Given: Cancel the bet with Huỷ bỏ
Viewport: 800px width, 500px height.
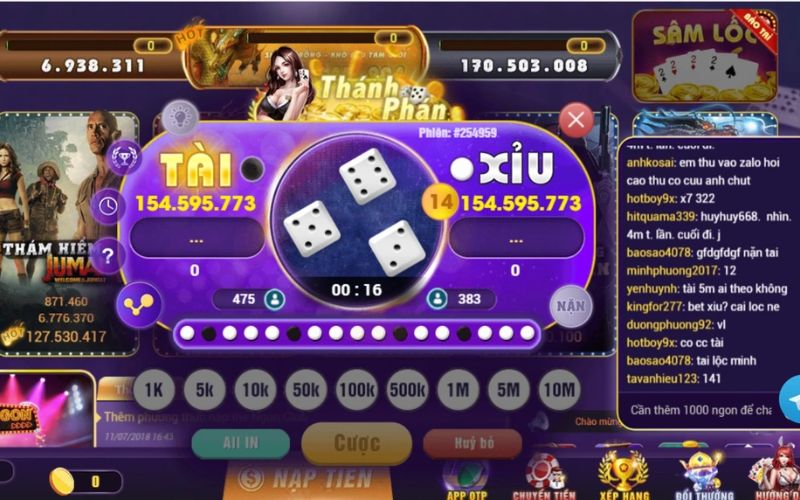Looking at the screenshot, I should click(x=472, y=443).
